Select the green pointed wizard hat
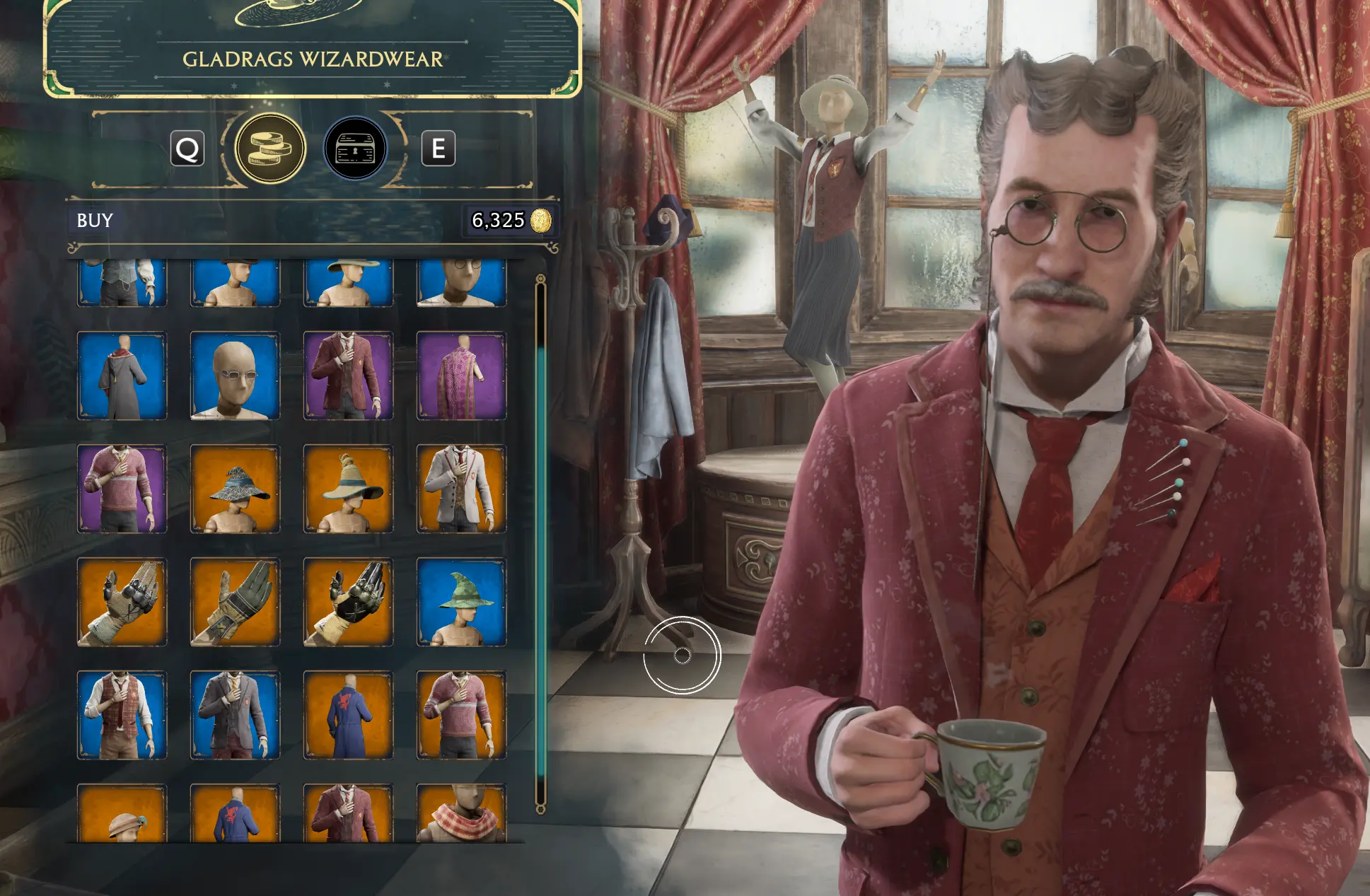Screen dimensions: 1370x896 coord(461,602)
